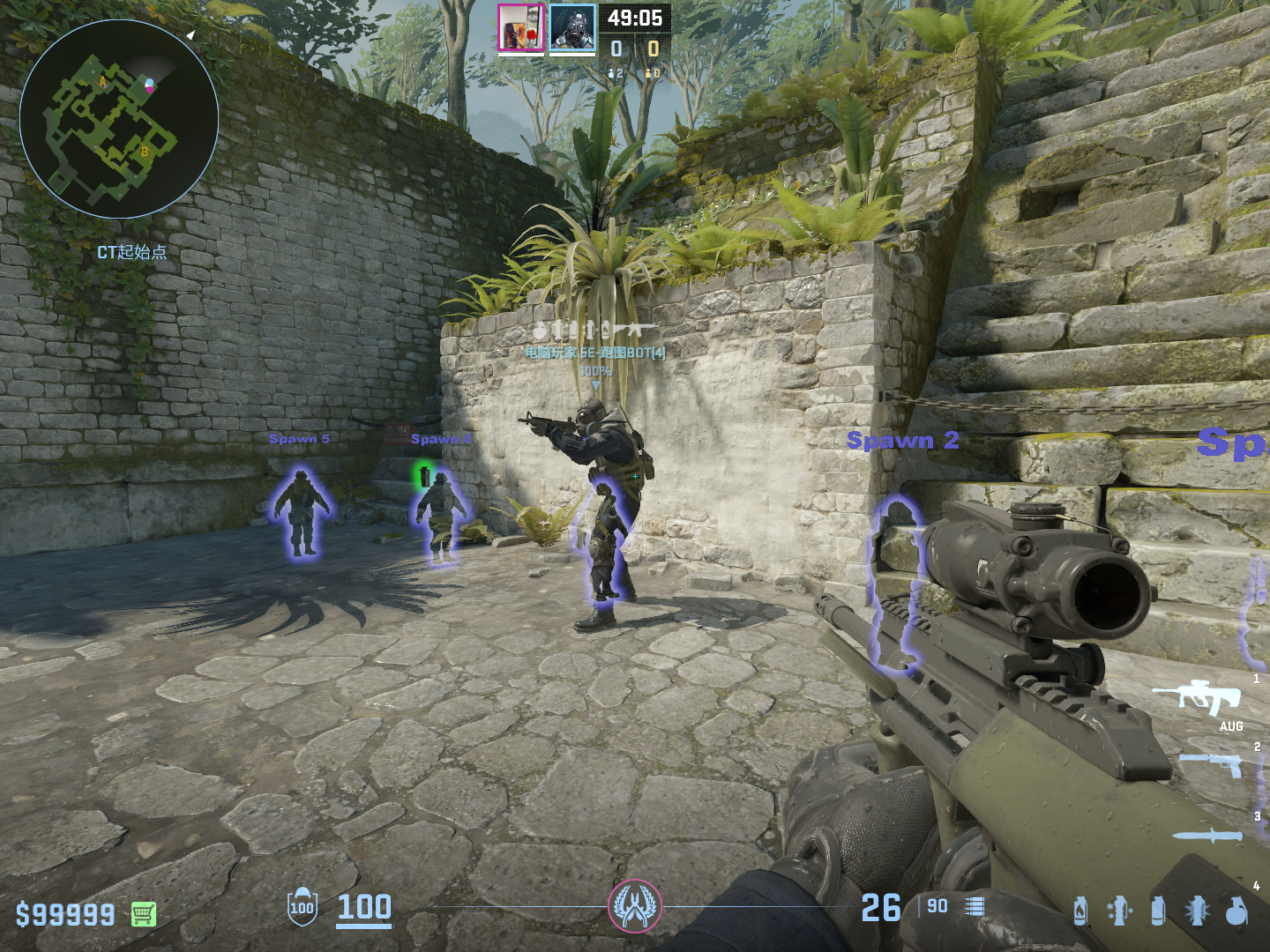The width and height of the screenshot is (1270, 952).
Task: Click the armor shield icon
Action: coord(302,907)
